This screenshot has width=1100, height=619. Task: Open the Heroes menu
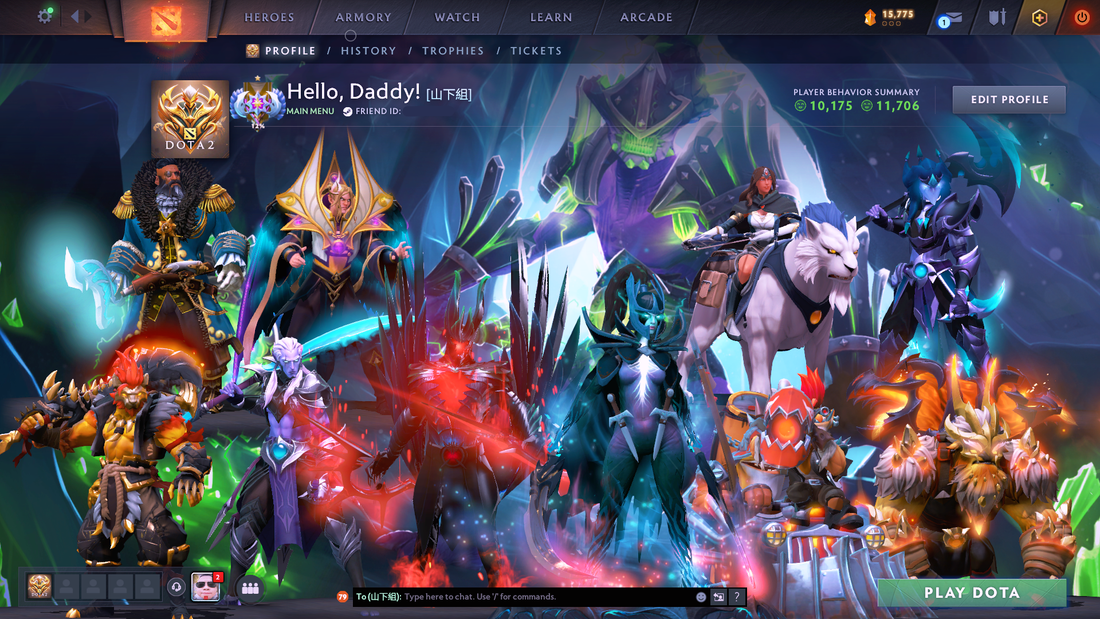269,17
